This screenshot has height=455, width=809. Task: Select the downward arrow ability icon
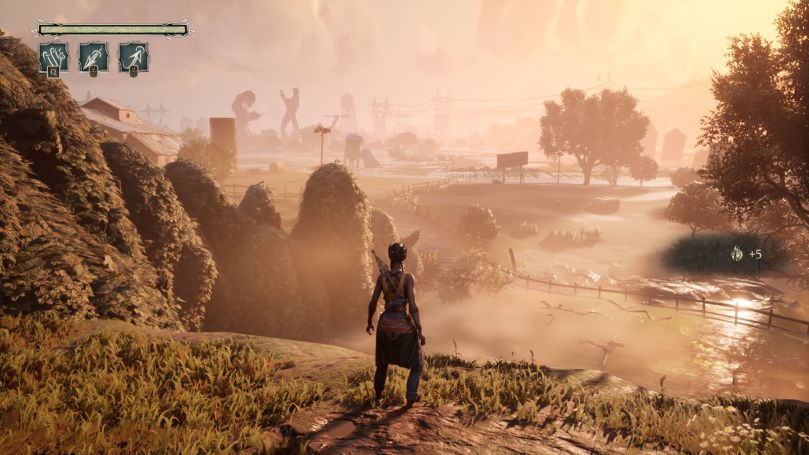(x=94, y=56)
